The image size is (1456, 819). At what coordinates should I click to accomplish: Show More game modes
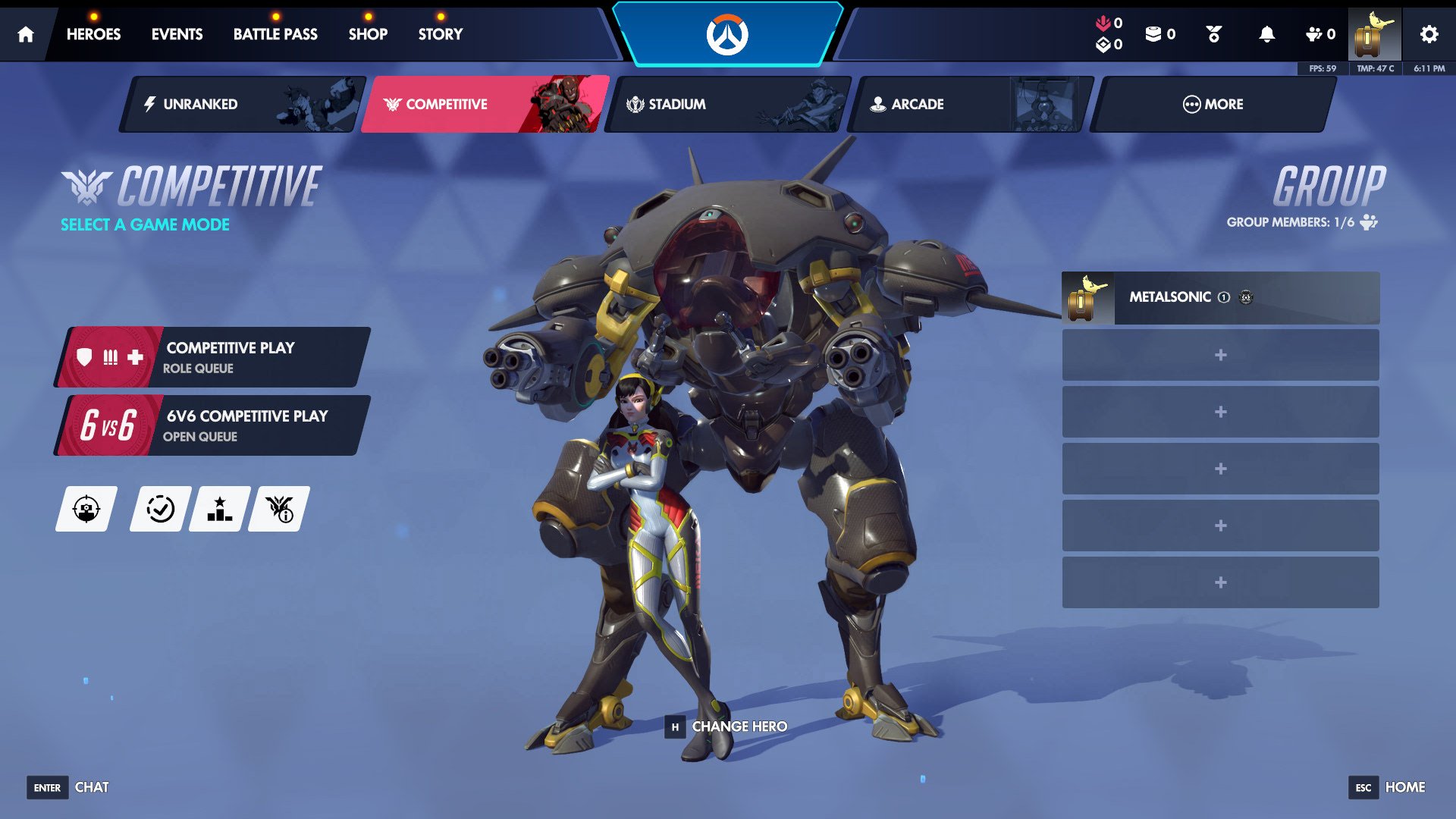[x=1213, y=104]
